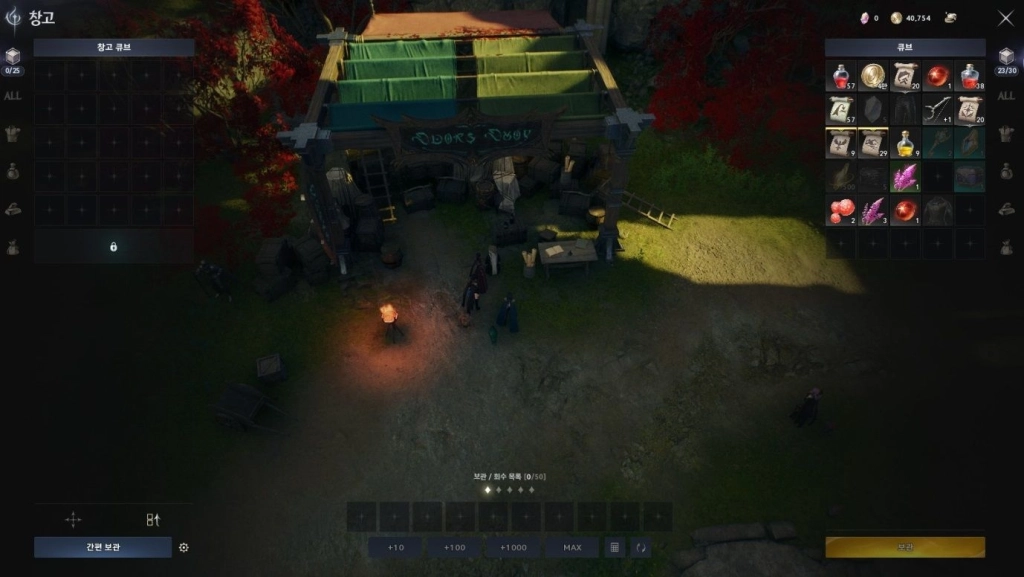Click the +10 quantity button
The image size is (1024, 577).
point(396,547)
